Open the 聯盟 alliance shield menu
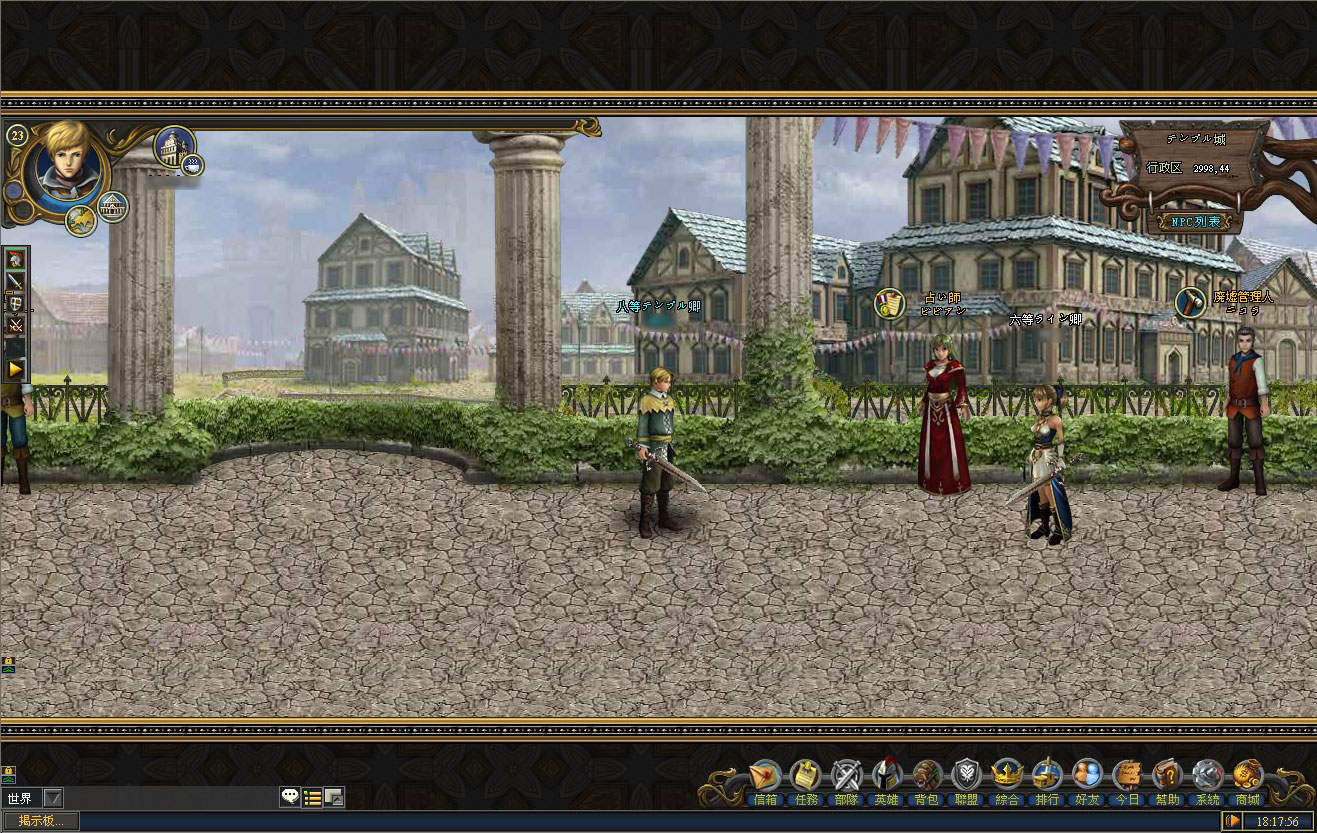The image size is (1317, 833). pyautogui.click(x=967, y=777)
